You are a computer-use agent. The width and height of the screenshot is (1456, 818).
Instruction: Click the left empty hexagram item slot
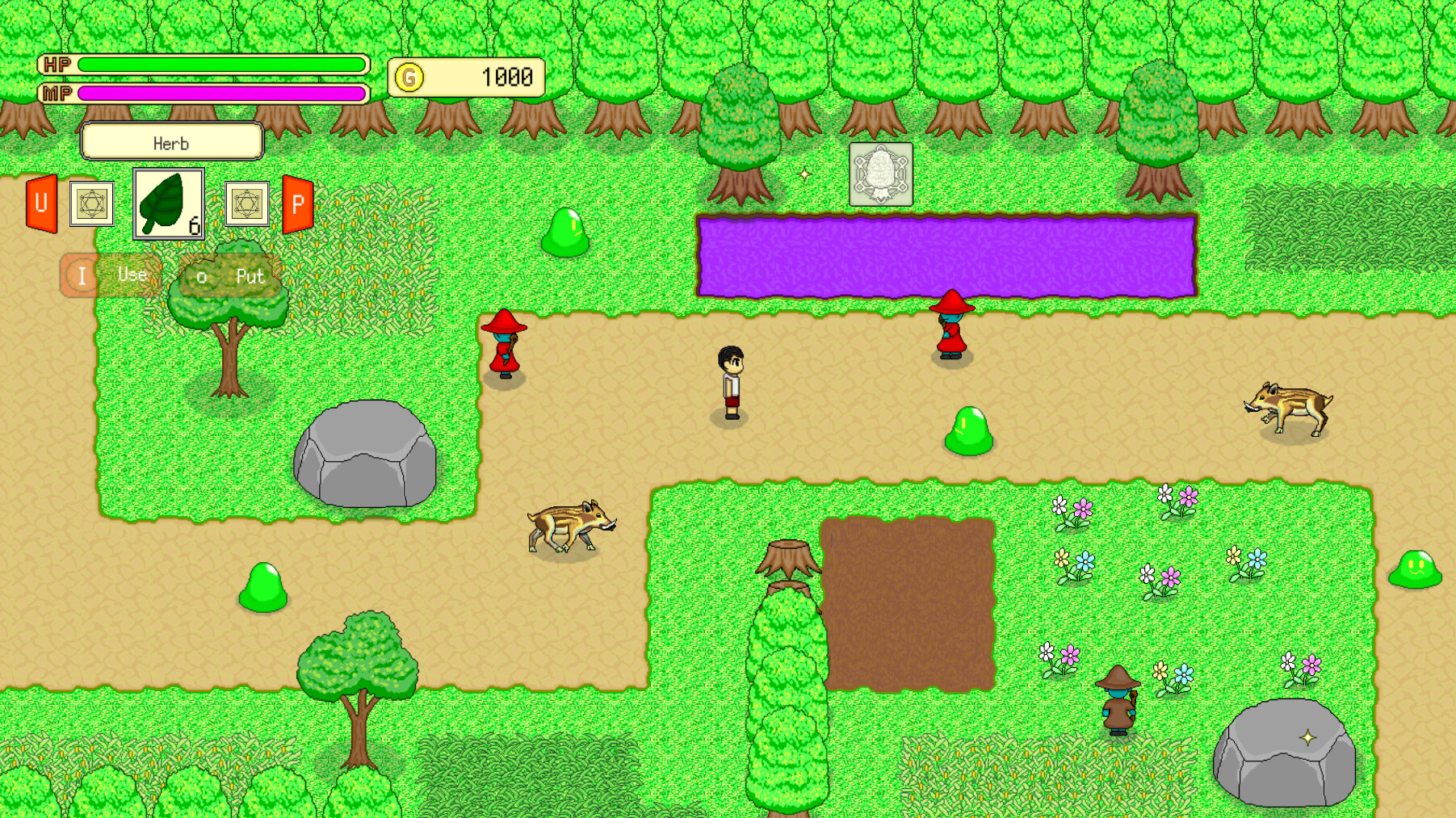coord(92,204)
